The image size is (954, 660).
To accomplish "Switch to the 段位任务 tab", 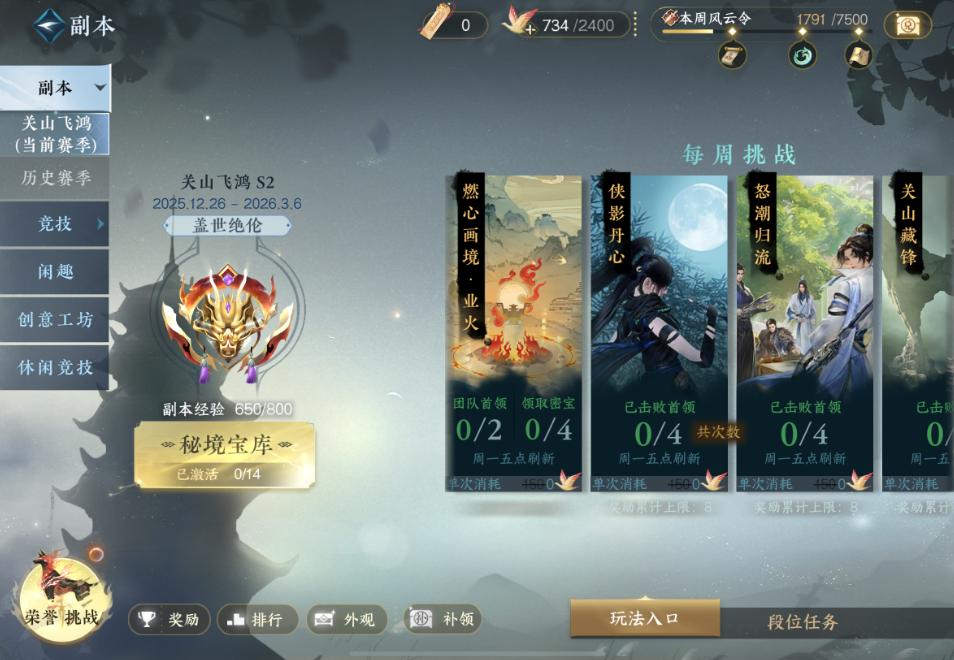I will tap(802, 622).
